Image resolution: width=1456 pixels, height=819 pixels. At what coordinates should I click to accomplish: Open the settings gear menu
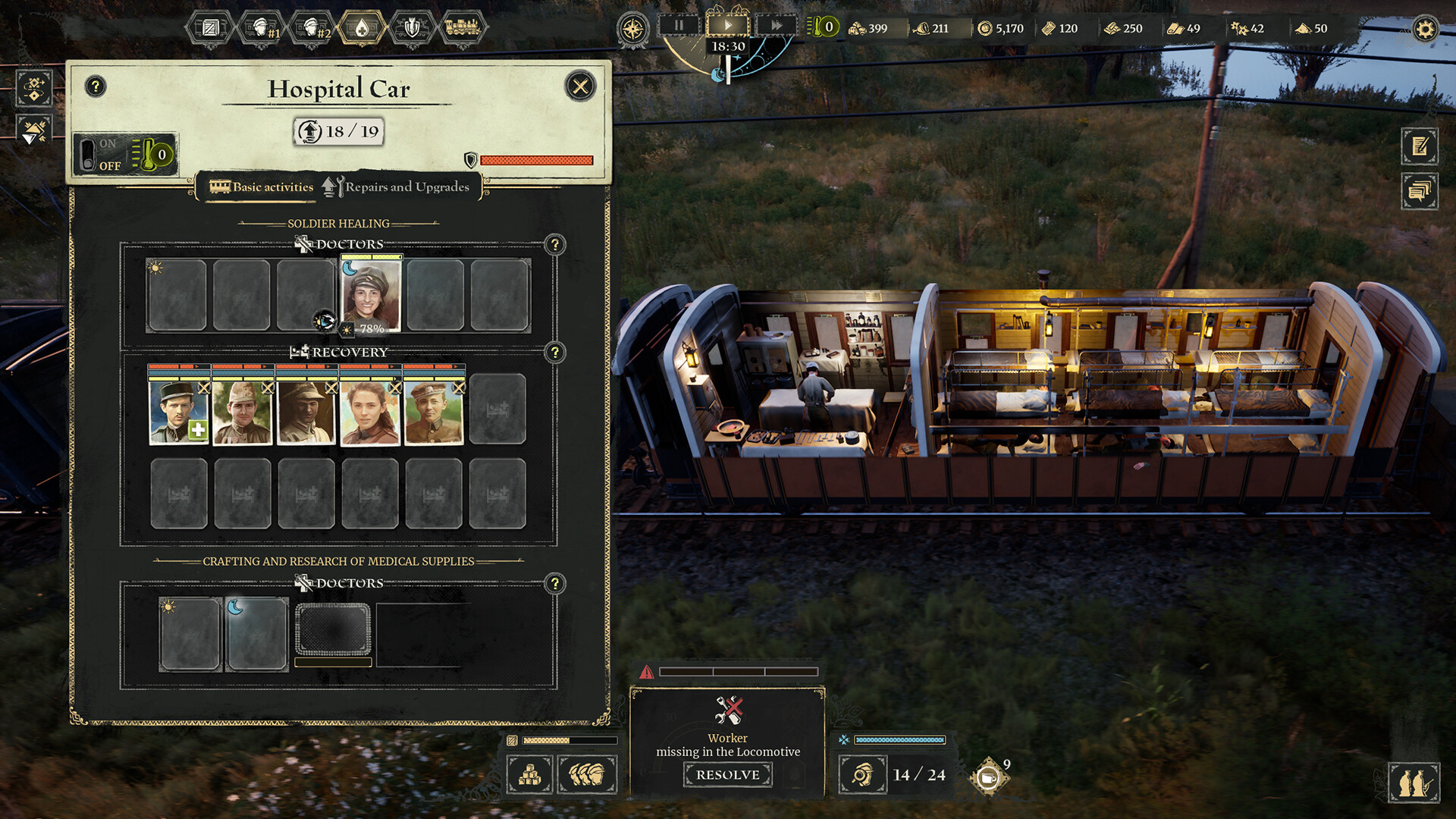pos(1425,30)
